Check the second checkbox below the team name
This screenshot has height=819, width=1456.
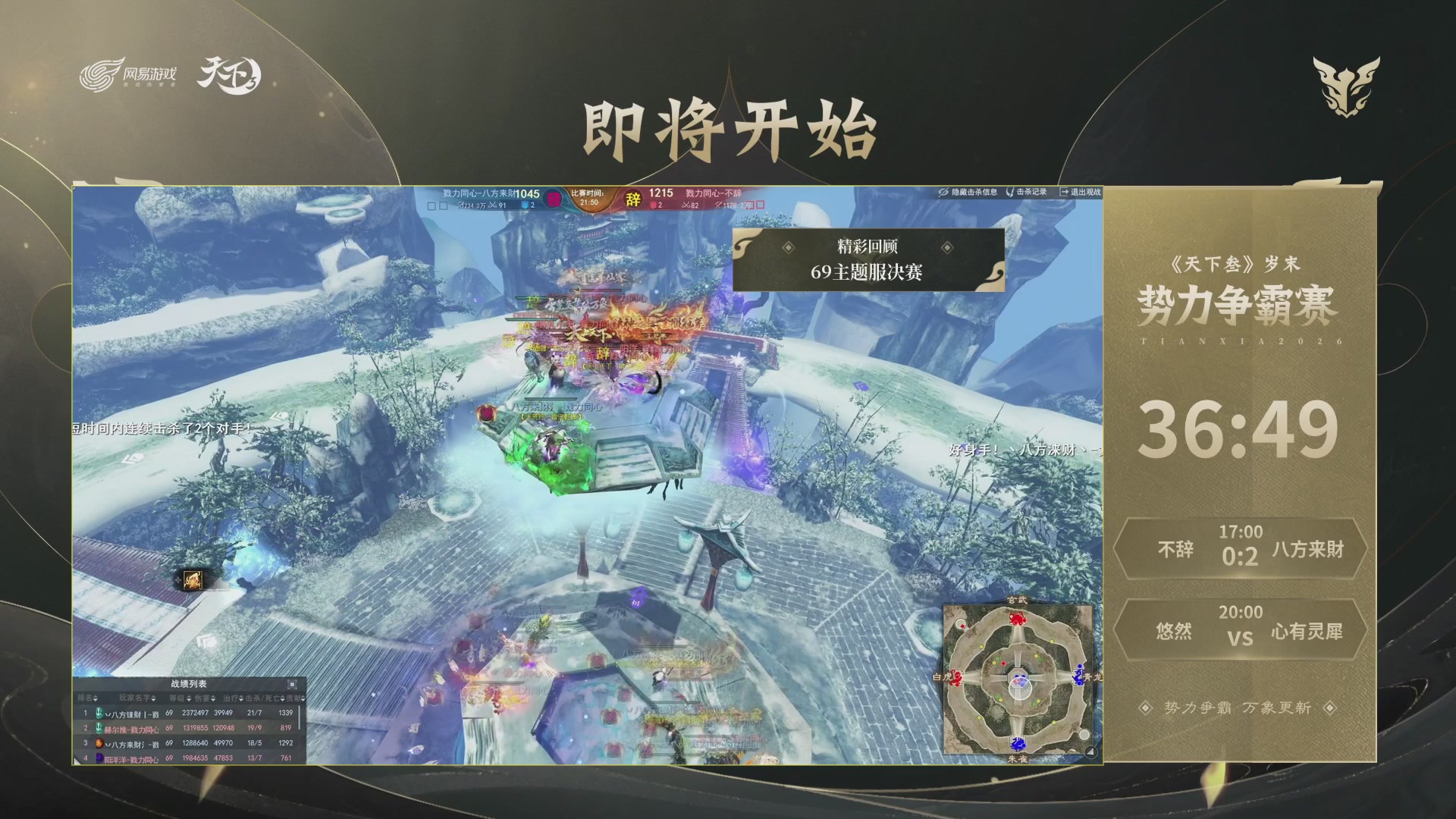(x=444, y=205)
